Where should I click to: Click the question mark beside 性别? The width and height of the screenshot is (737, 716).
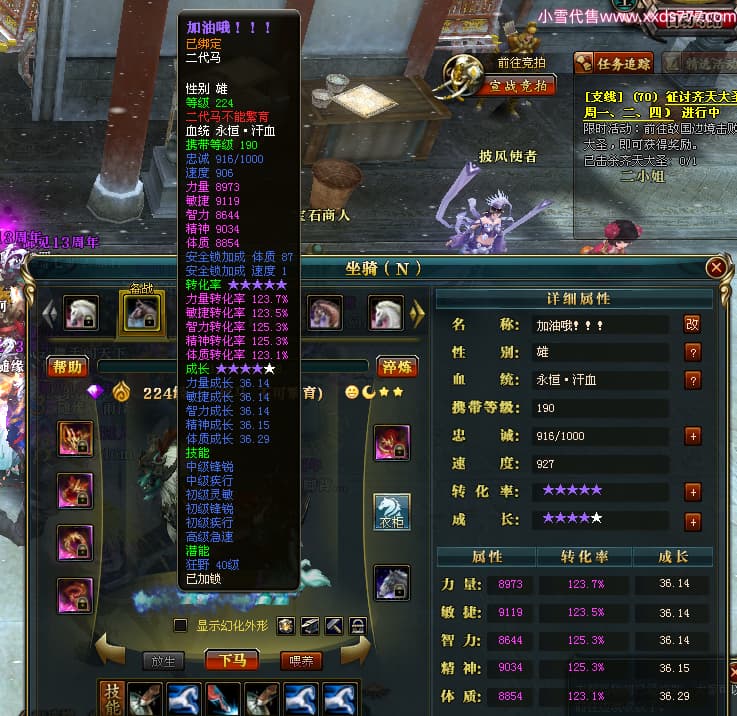click(x=692, y=352)
